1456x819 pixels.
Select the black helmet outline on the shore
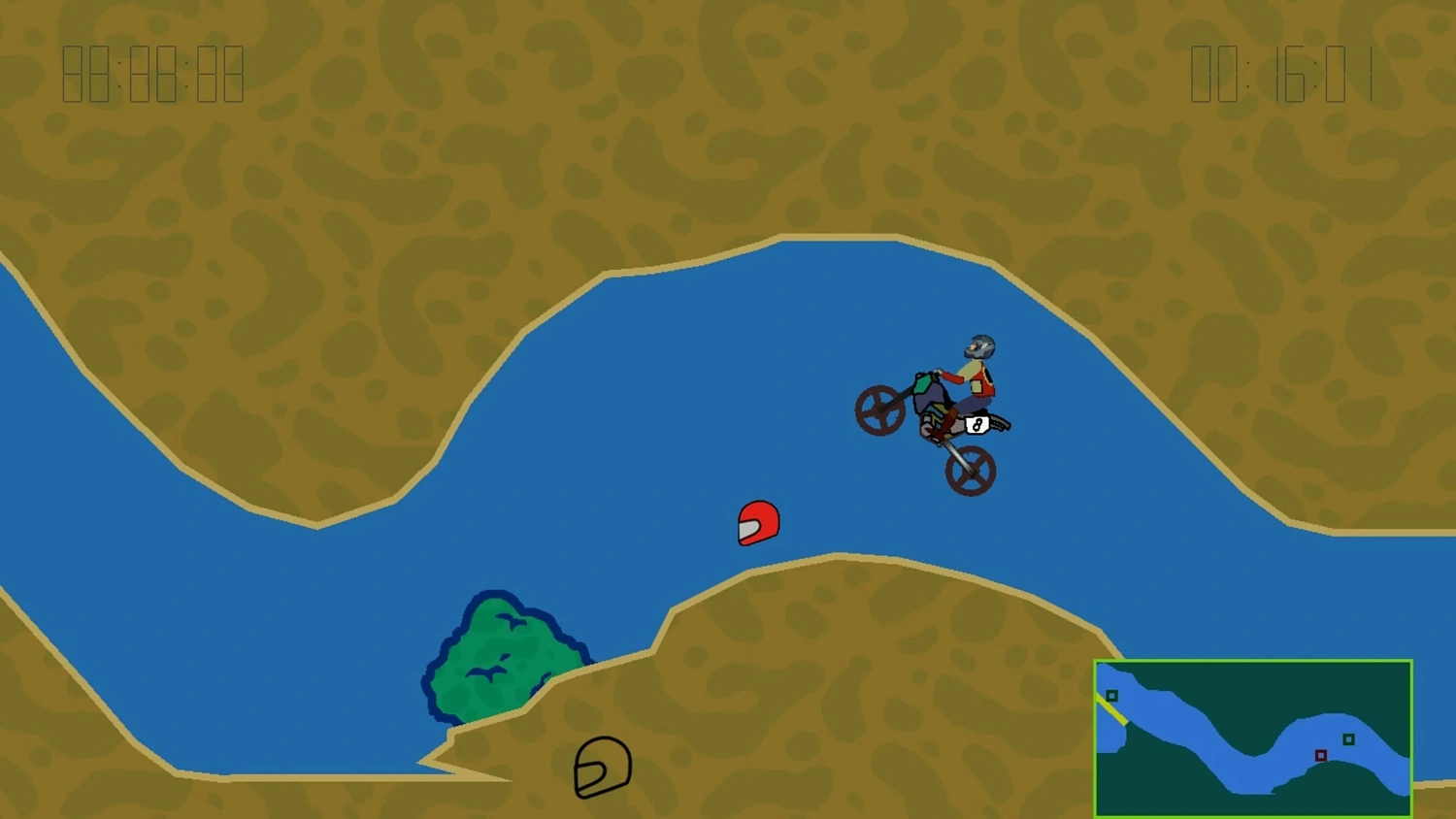click(602, 768)
